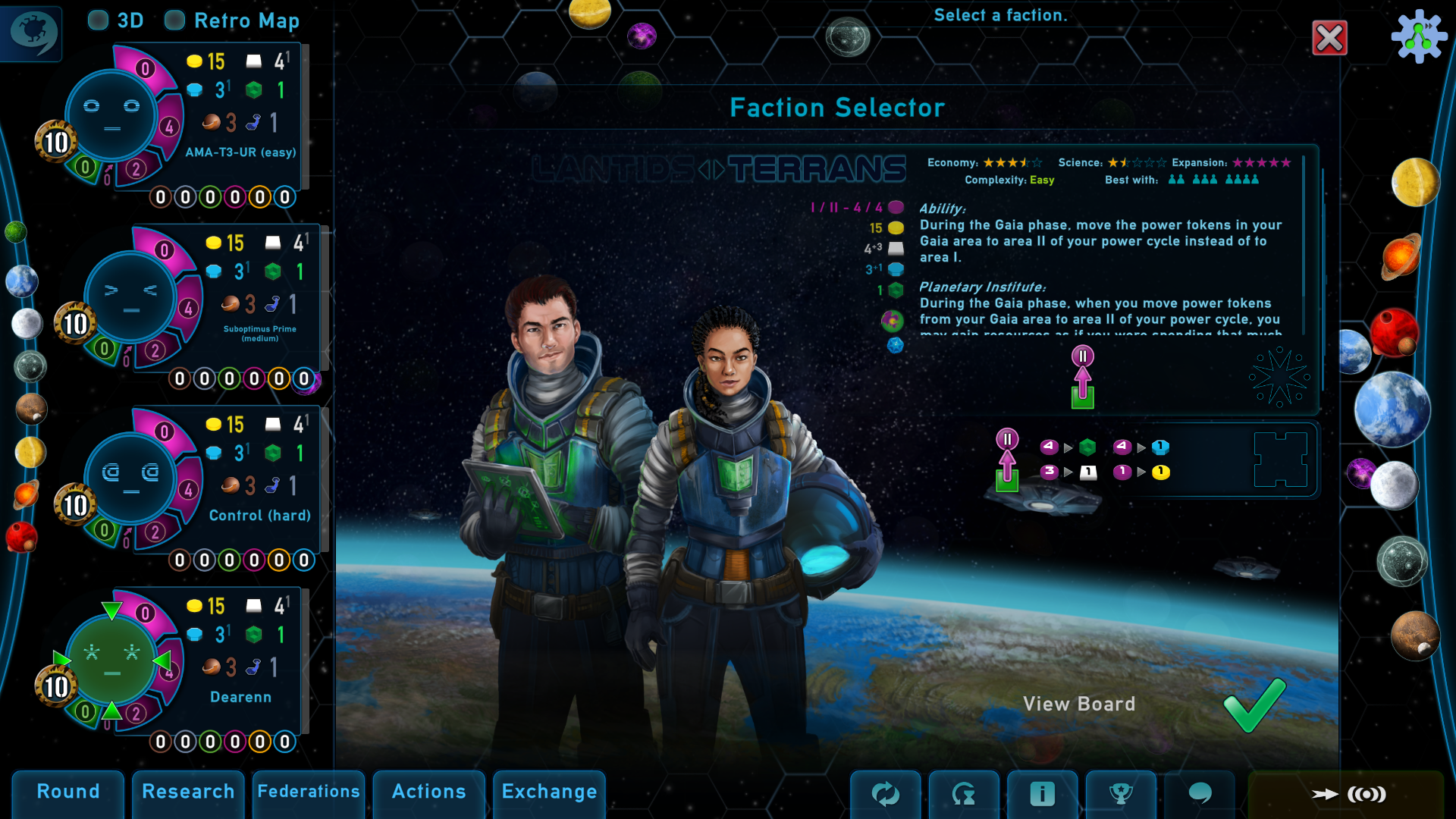Open the Research tab
This screenshot has width=1456, height=819.
point(188,792)
